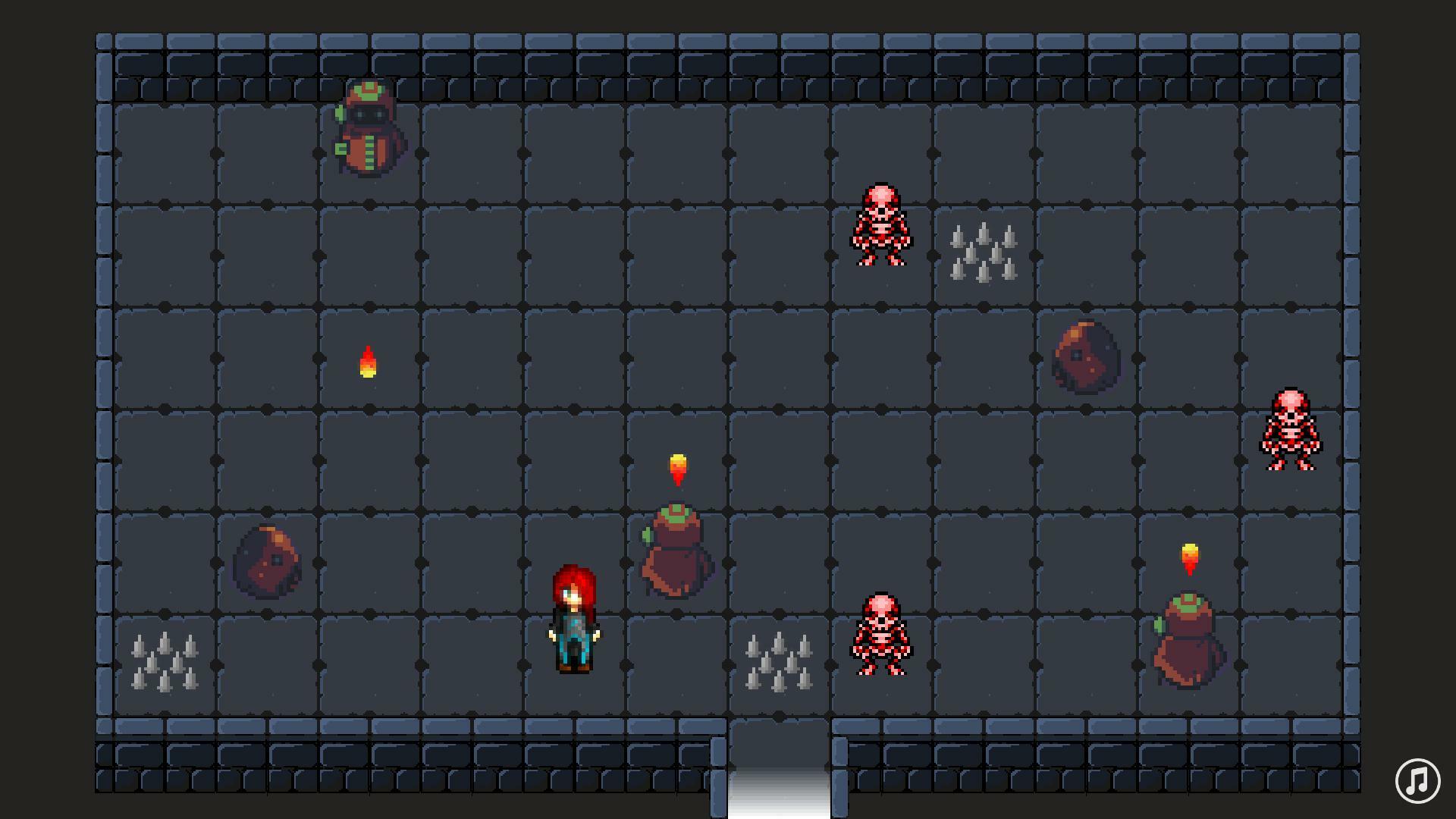This screenshot has width=1456, height=819.
Task: Click the mushroom creature on the right side
Action: tap(1187, 641)
